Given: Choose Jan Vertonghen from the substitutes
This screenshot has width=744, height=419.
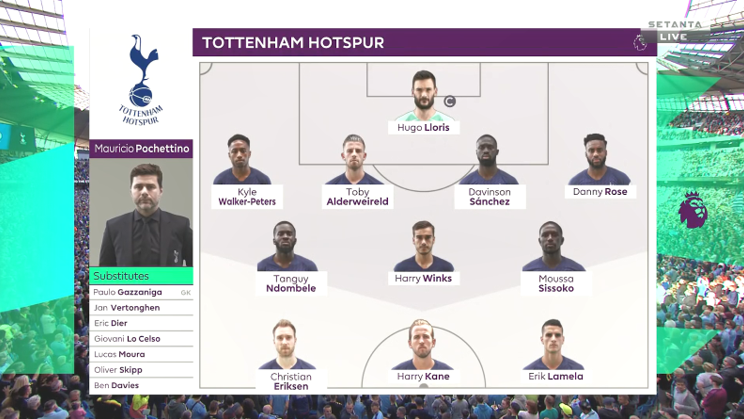Looking at the screenshot, I should (141, 308).
